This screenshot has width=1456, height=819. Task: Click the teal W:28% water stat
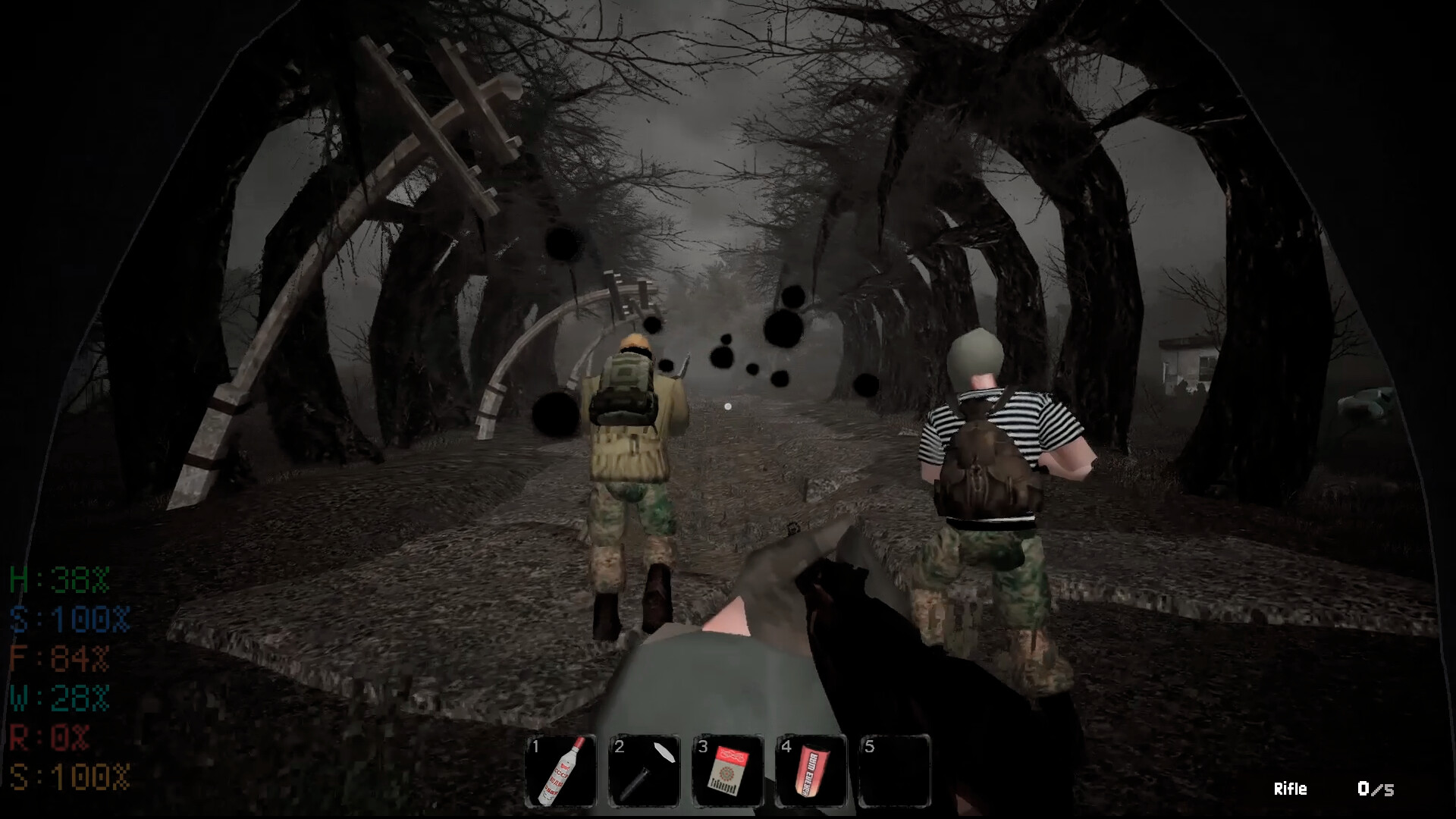point(61,697)
